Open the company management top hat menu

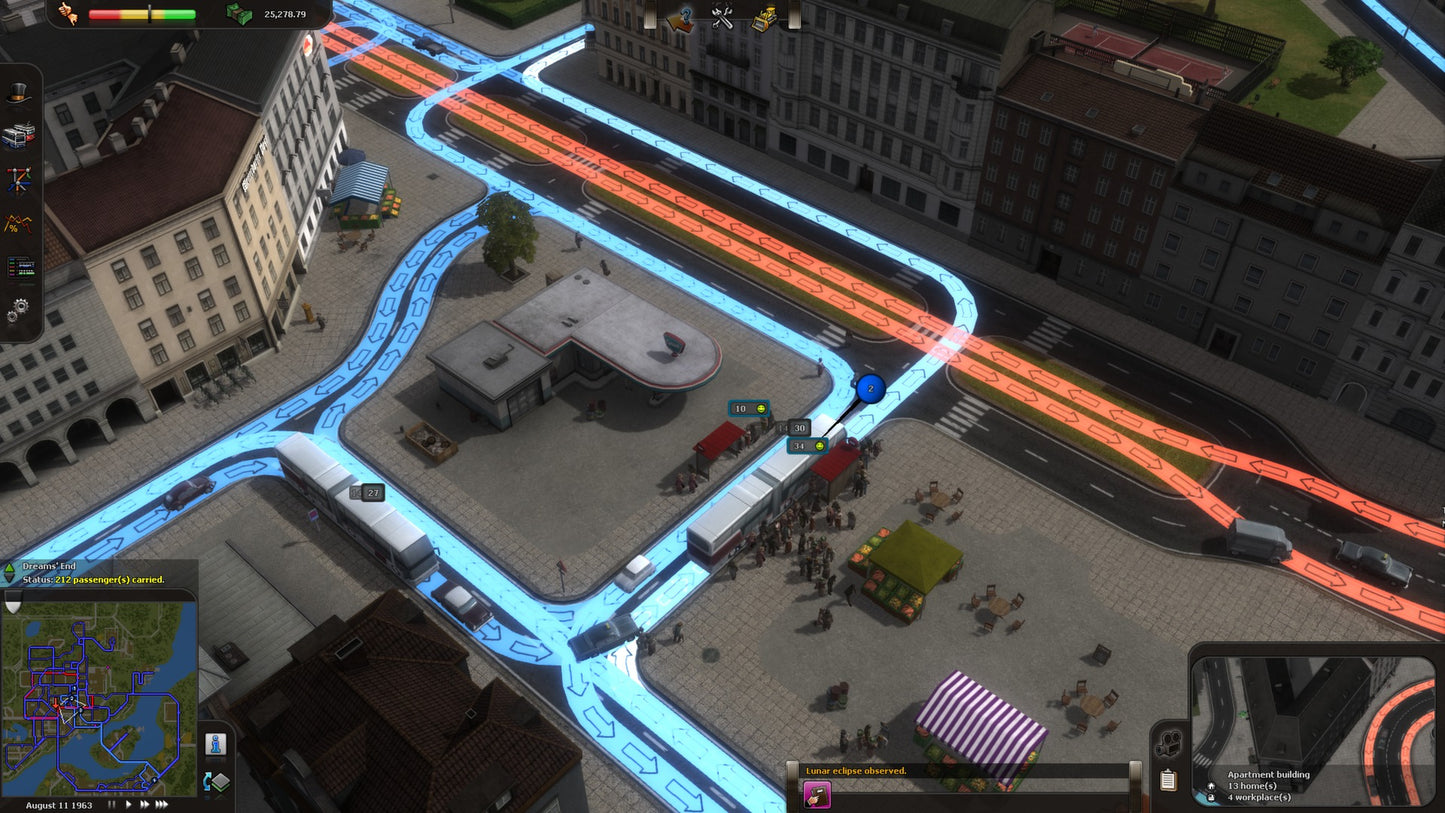[x=18, y=93]
